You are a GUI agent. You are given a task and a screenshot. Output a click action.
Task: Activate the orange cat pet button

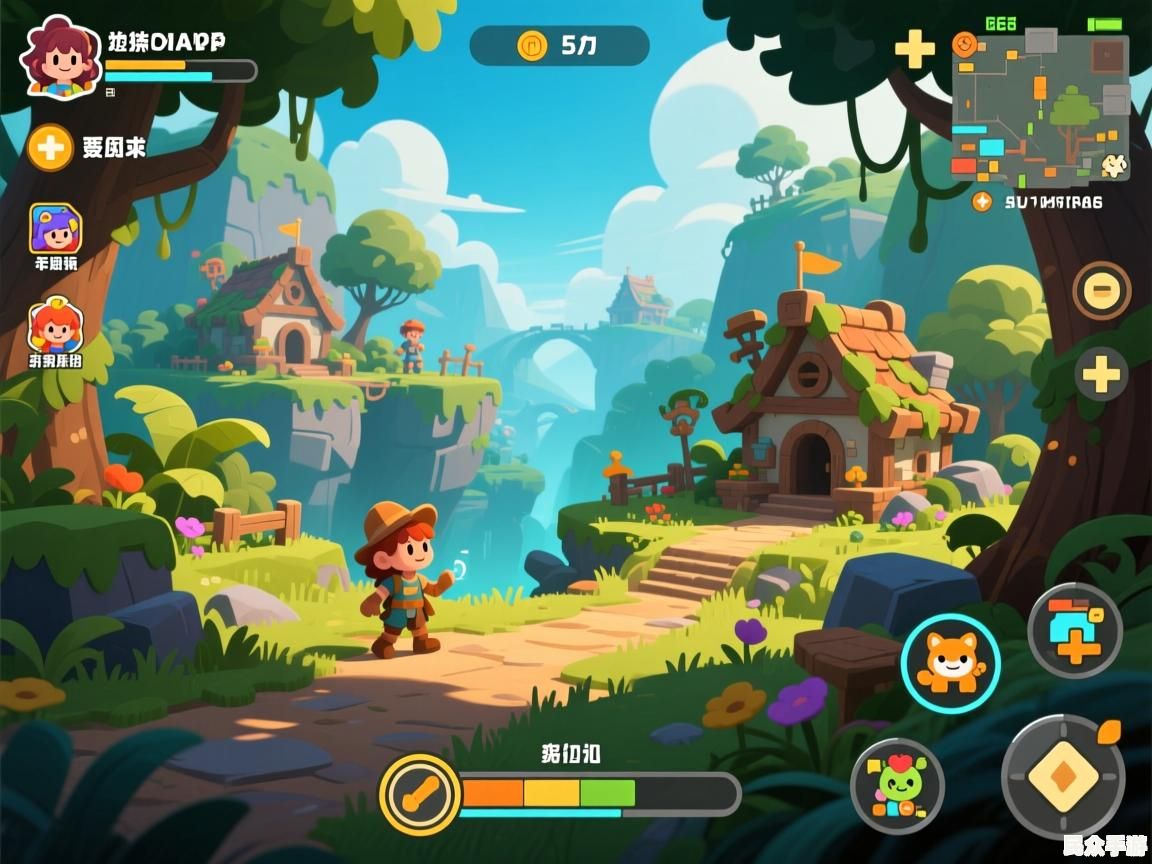950,663
